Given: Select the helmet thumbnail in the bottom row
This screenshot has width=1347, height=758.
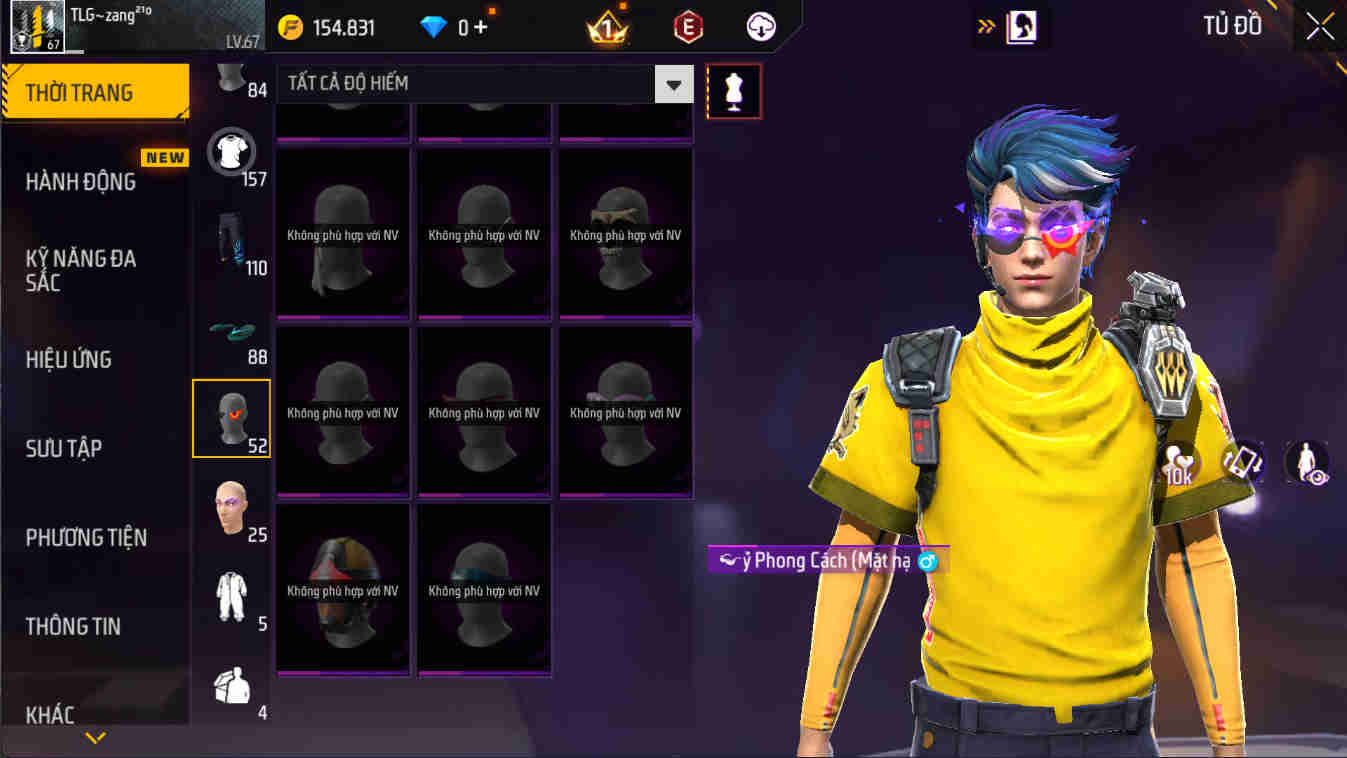Looking at the screenshot, I should point(342,588).
